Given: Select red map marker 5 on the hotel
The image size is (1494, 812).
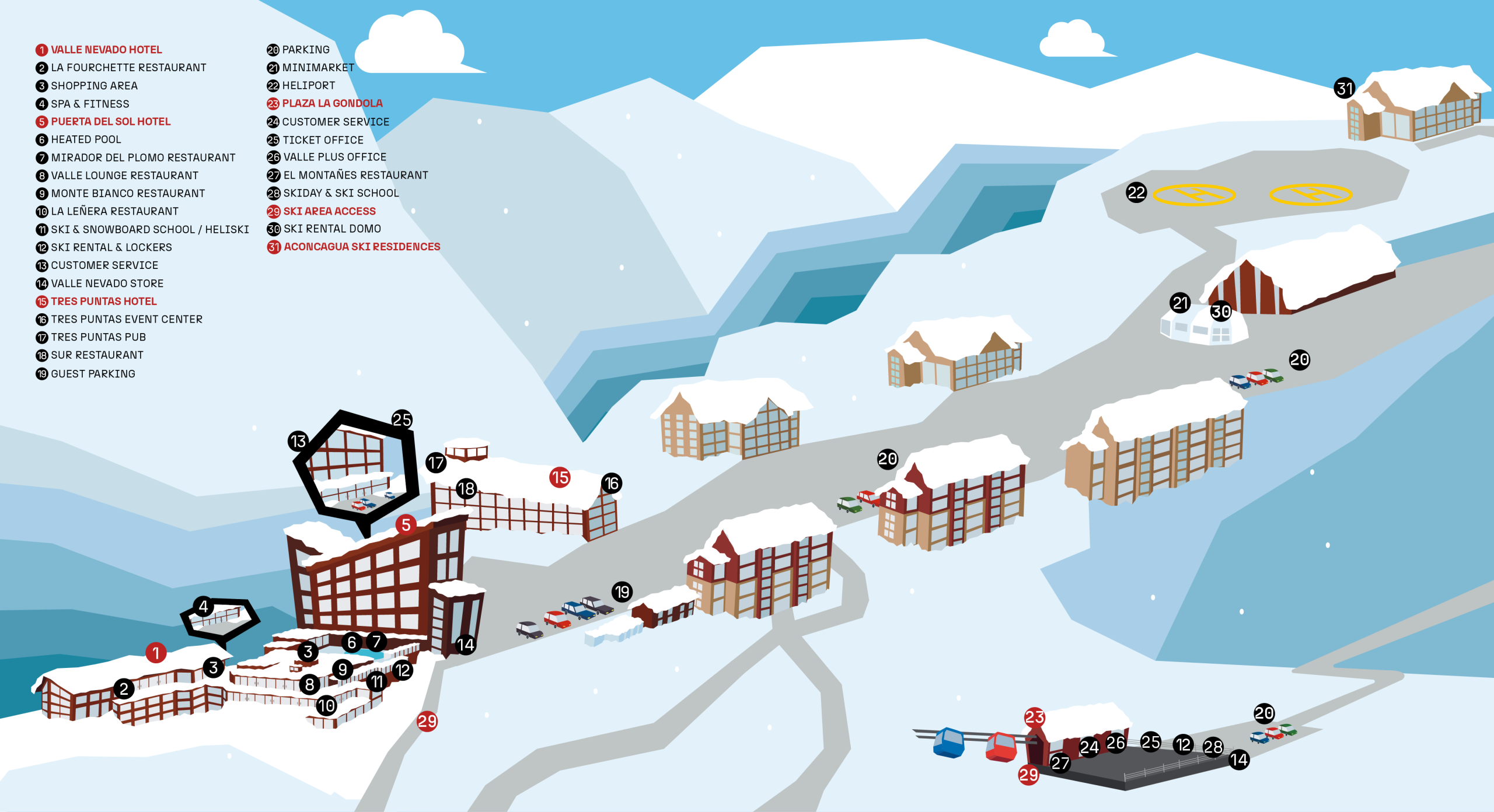Looking at the screenshot, I should 406,525.
